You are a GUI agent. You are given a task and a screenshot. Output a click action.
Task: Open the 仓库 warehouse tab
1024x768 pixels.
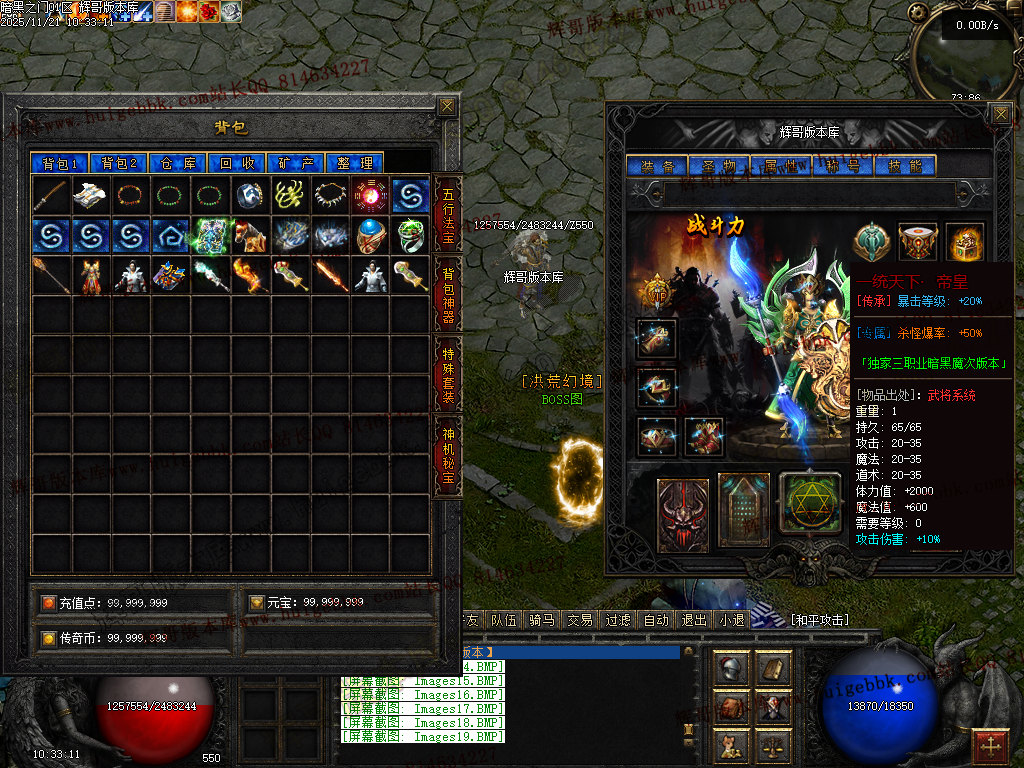[x=179, y=163]
